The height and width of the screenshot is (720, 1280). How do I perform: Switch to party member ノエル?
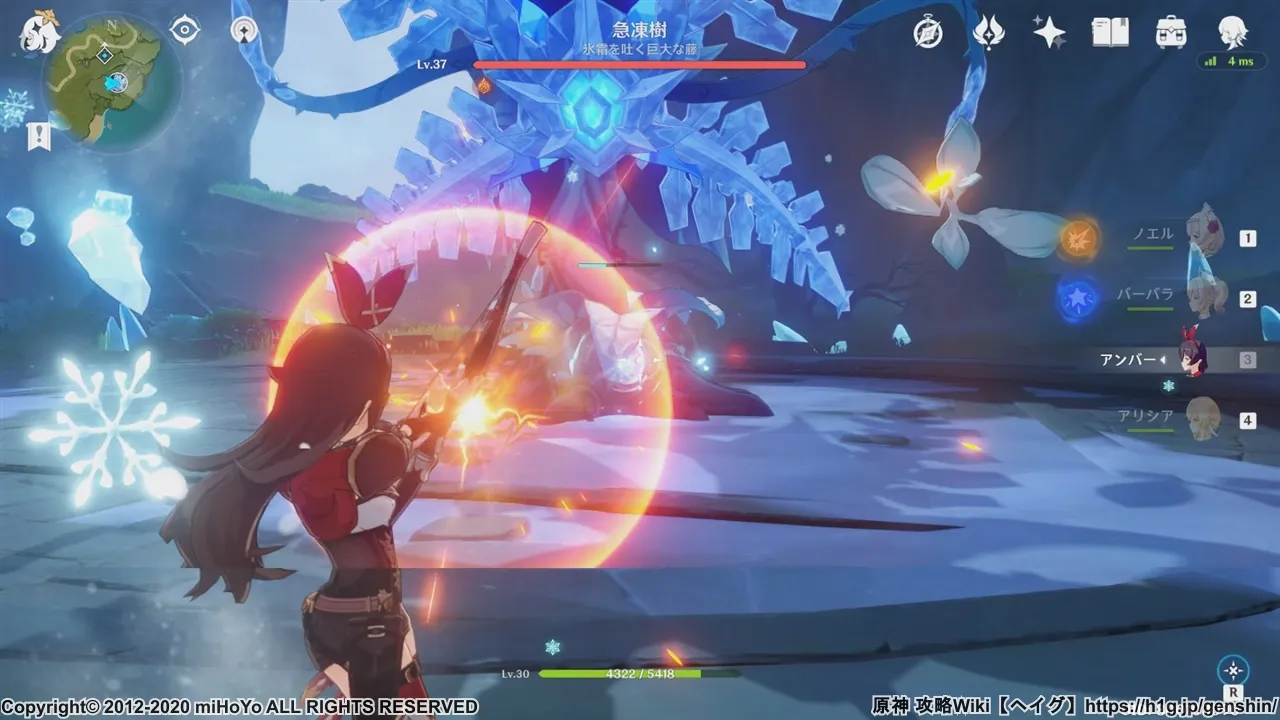click(x=1203, y=235)
